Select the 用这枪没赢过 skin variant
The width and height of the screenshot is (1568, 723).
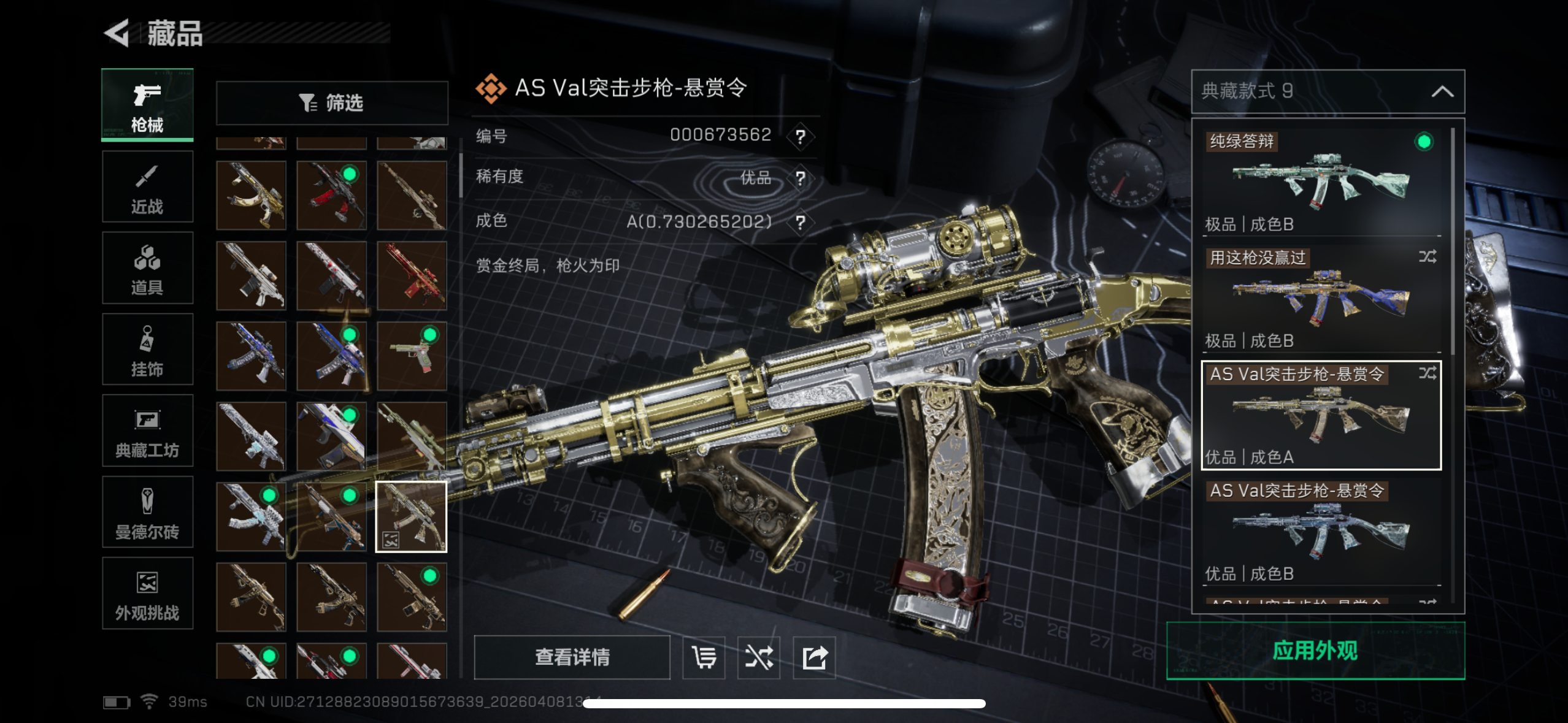point(1321,298)
